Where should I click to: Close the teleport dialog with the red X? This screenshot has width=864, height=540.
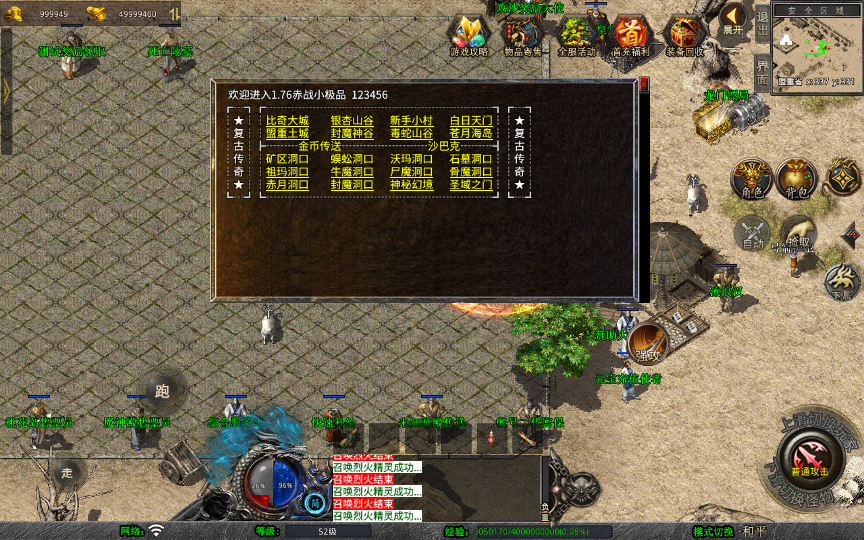tap(642, 85)
